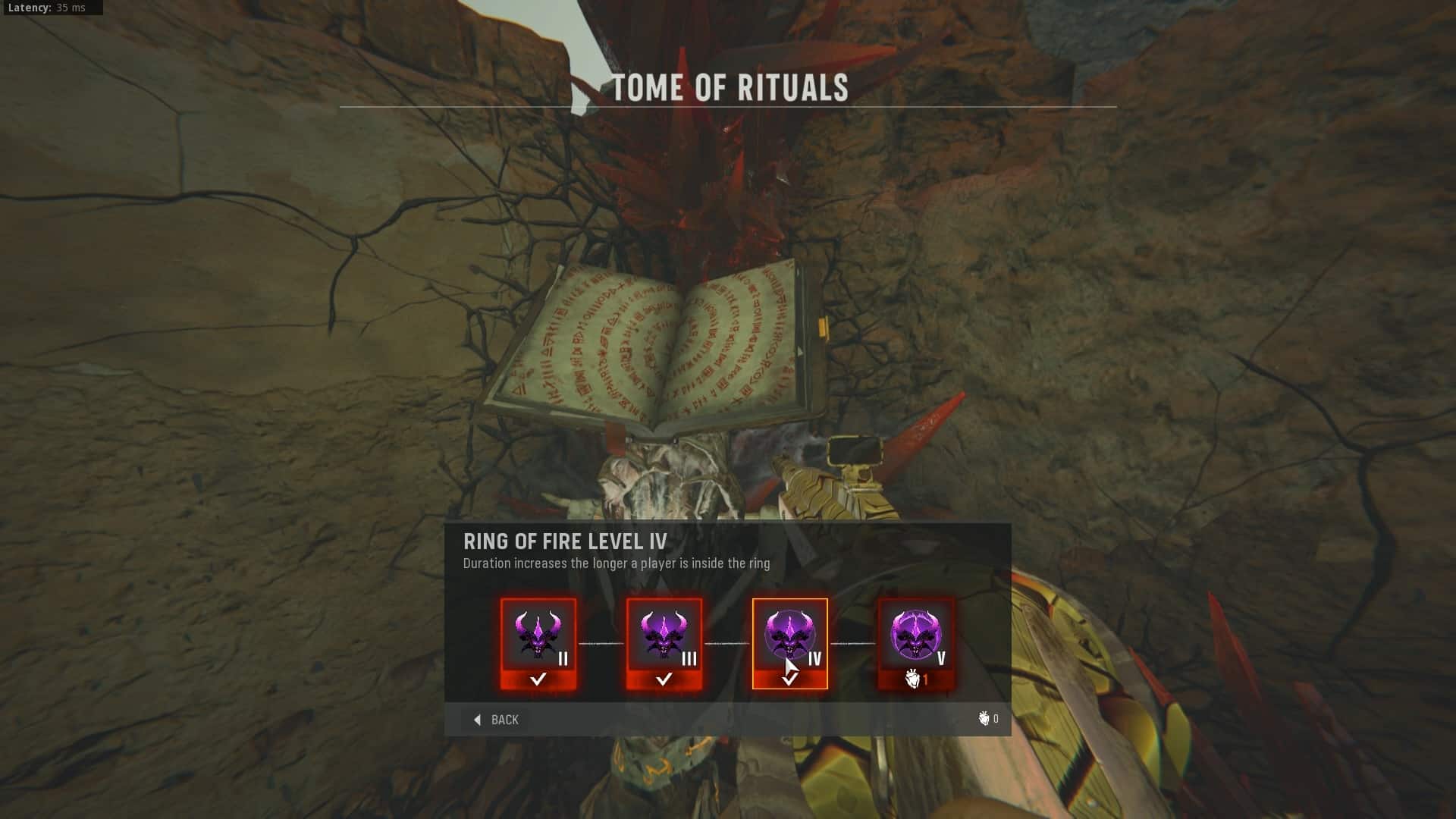Go back with the Back button
Viewport: 1456px width, 819px height.
497,720
